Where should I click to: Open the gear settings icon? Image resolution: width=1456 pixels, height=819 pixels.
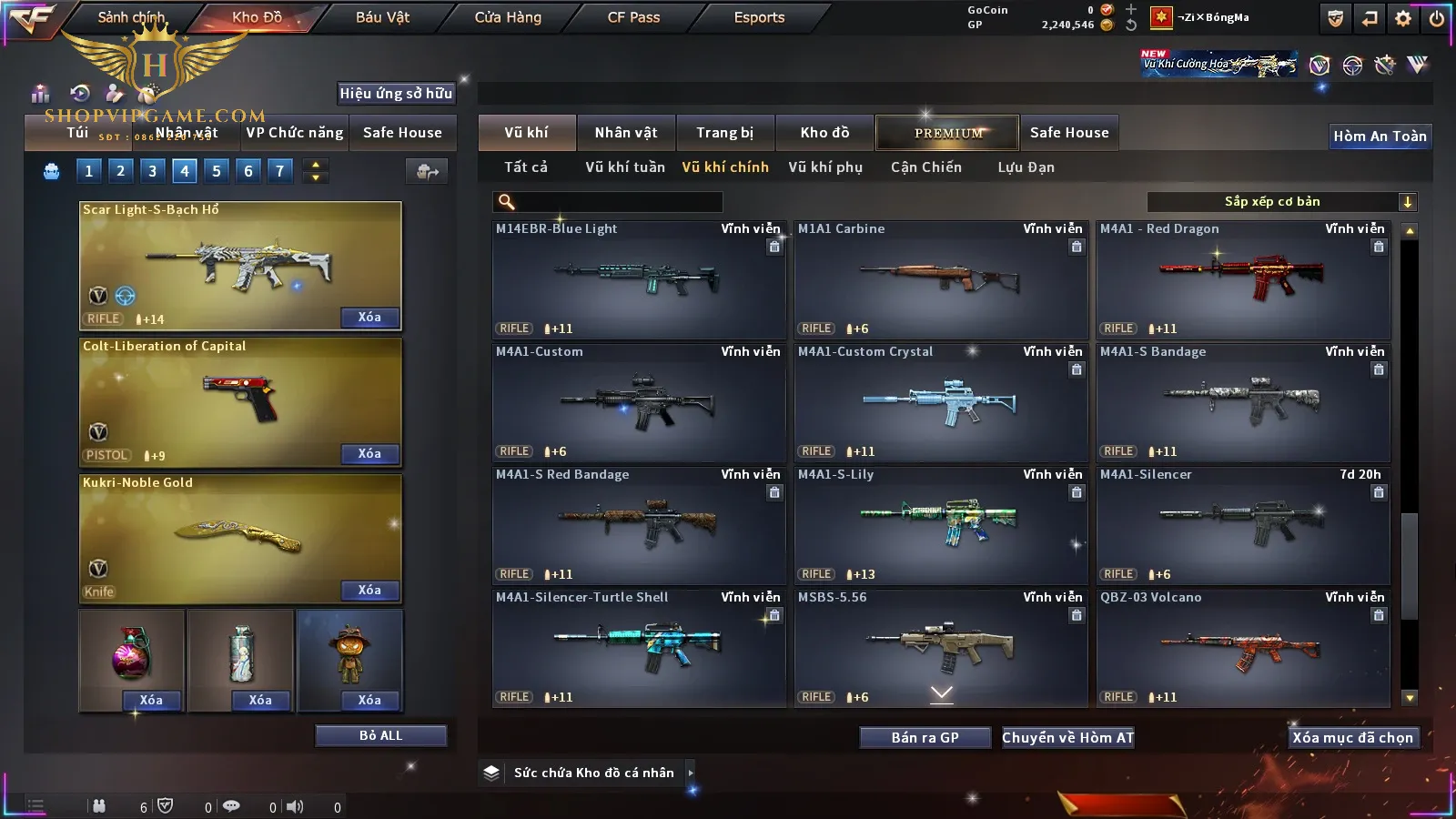(x=1403, y=18)
